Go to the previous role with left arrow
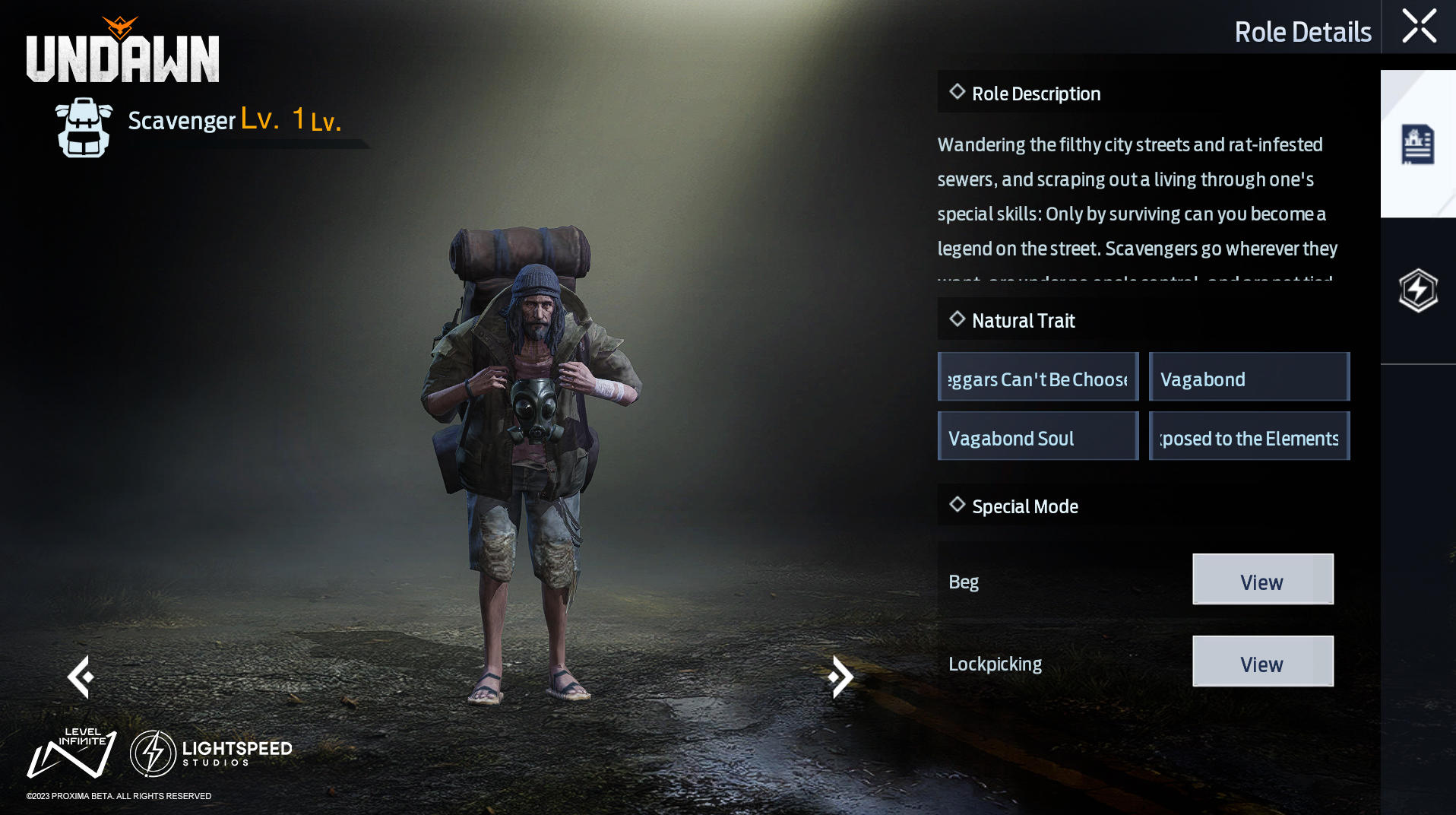This screenshot has width=1456, height=815. click(x=81, y=677)
